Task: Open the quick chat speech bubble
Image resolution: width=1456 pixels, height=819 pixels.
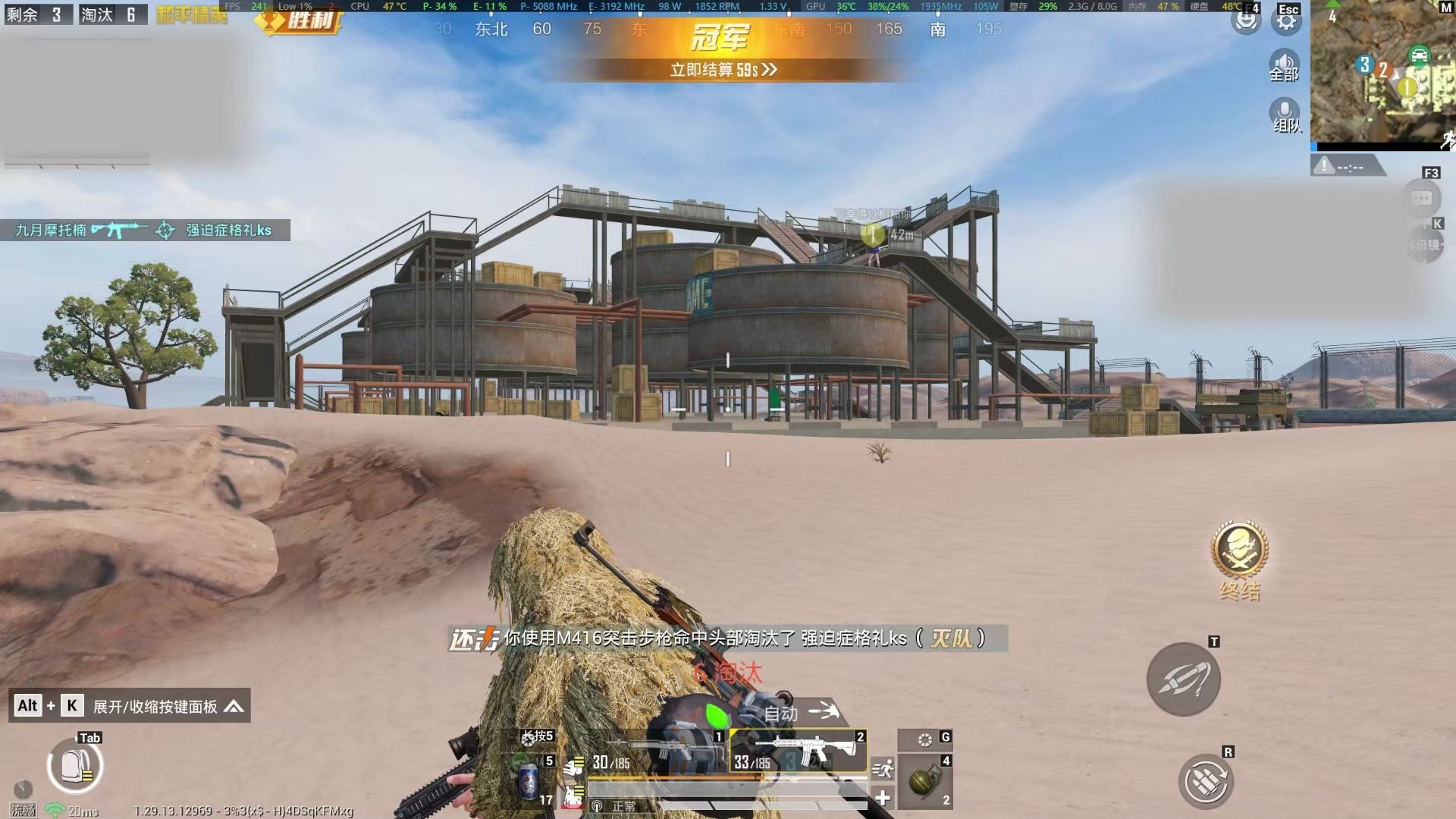Action: pos(1421,199)
